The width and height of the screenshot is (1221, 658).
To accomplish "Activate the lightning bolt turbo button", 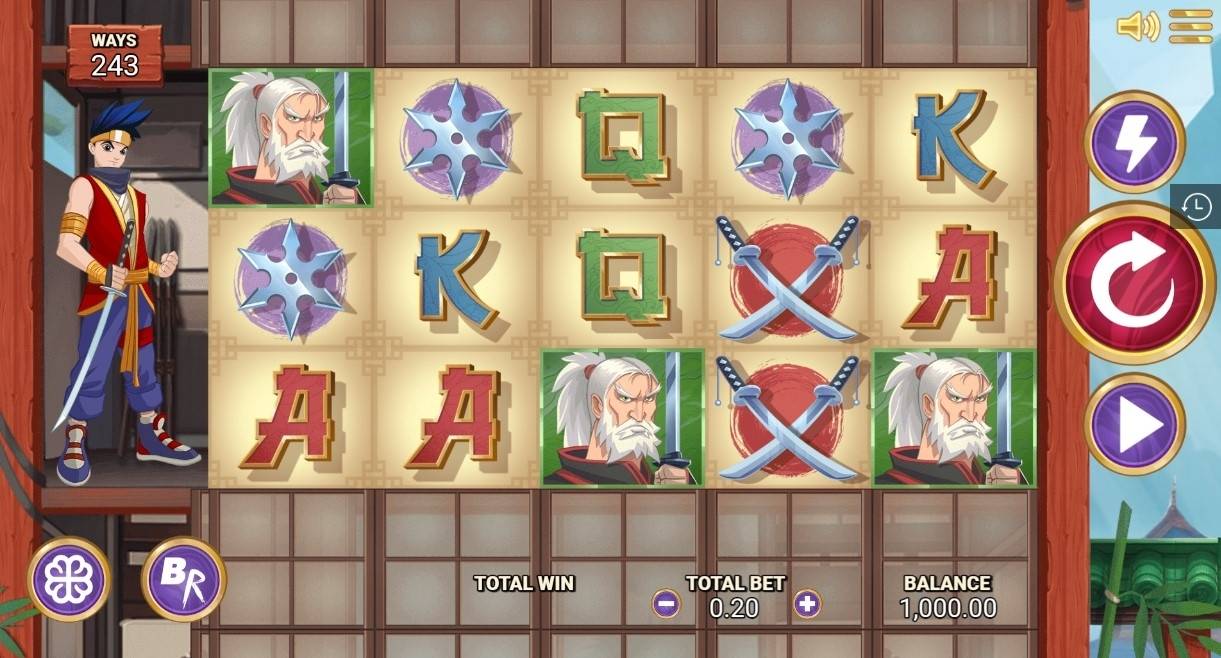I will [1134, 142].
